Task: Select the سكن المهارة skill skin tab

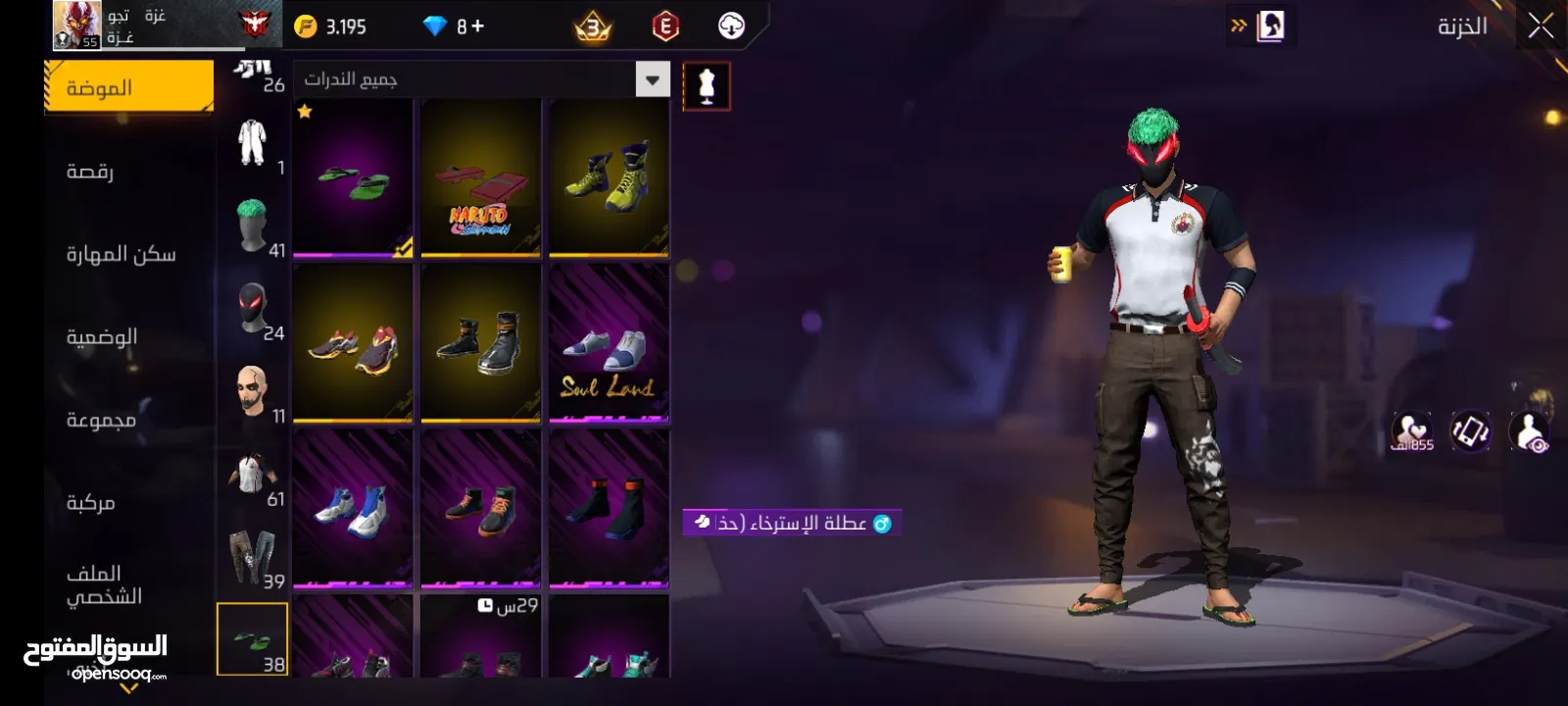Action: coord(121,254)
